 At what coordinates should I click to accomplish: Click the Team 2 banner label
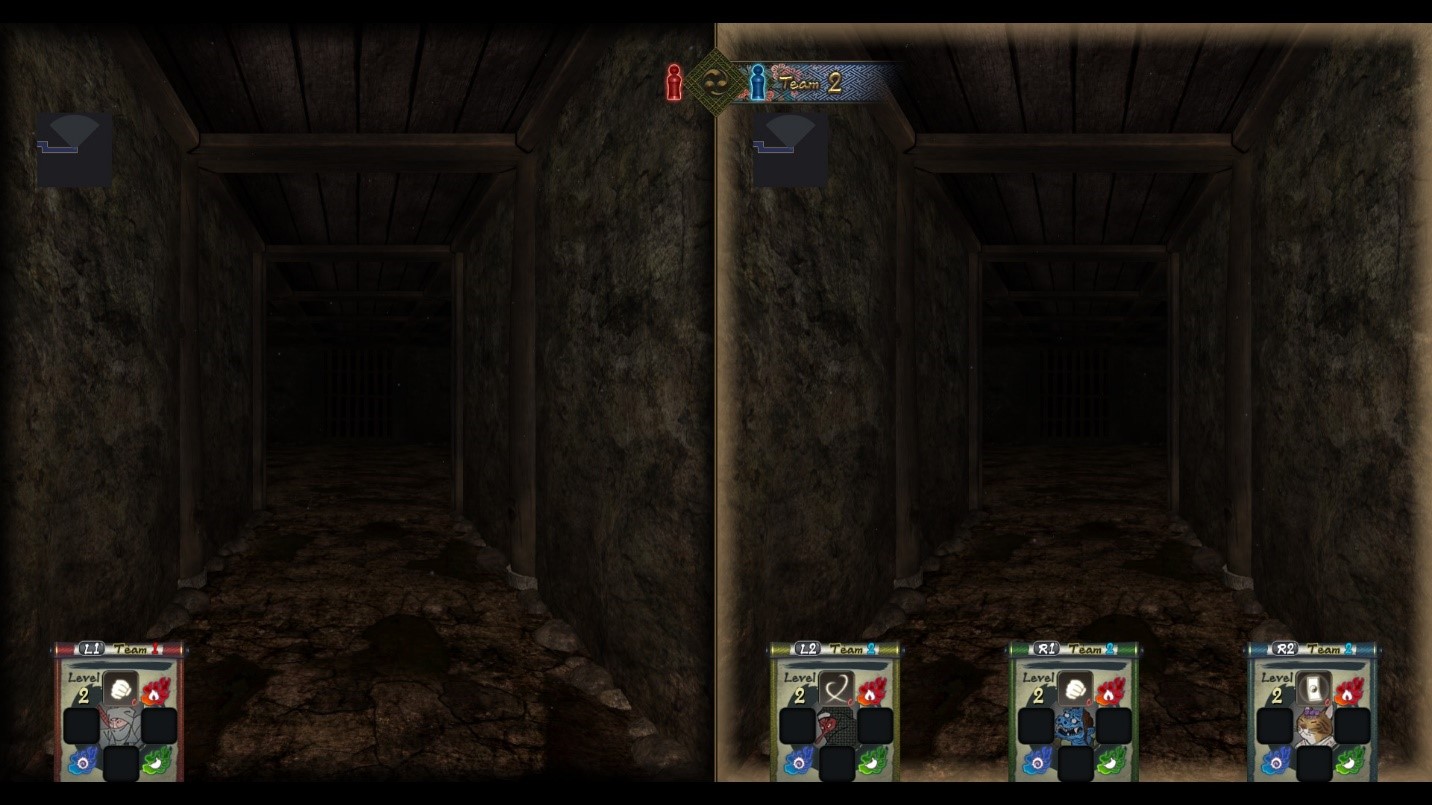pos(812,84)
